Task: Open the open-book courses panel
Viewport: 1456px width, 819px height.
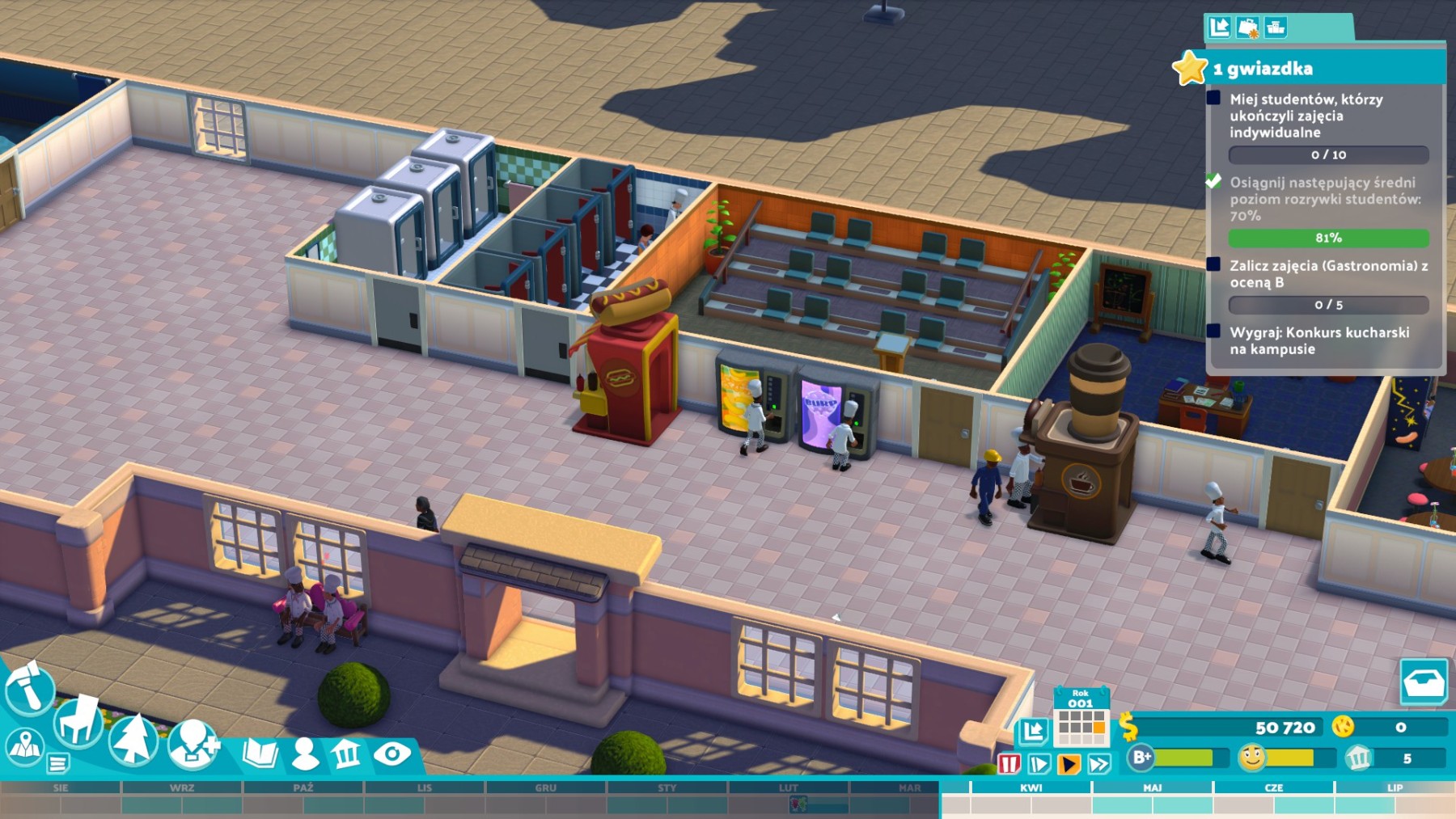Action: coord(260,754)
